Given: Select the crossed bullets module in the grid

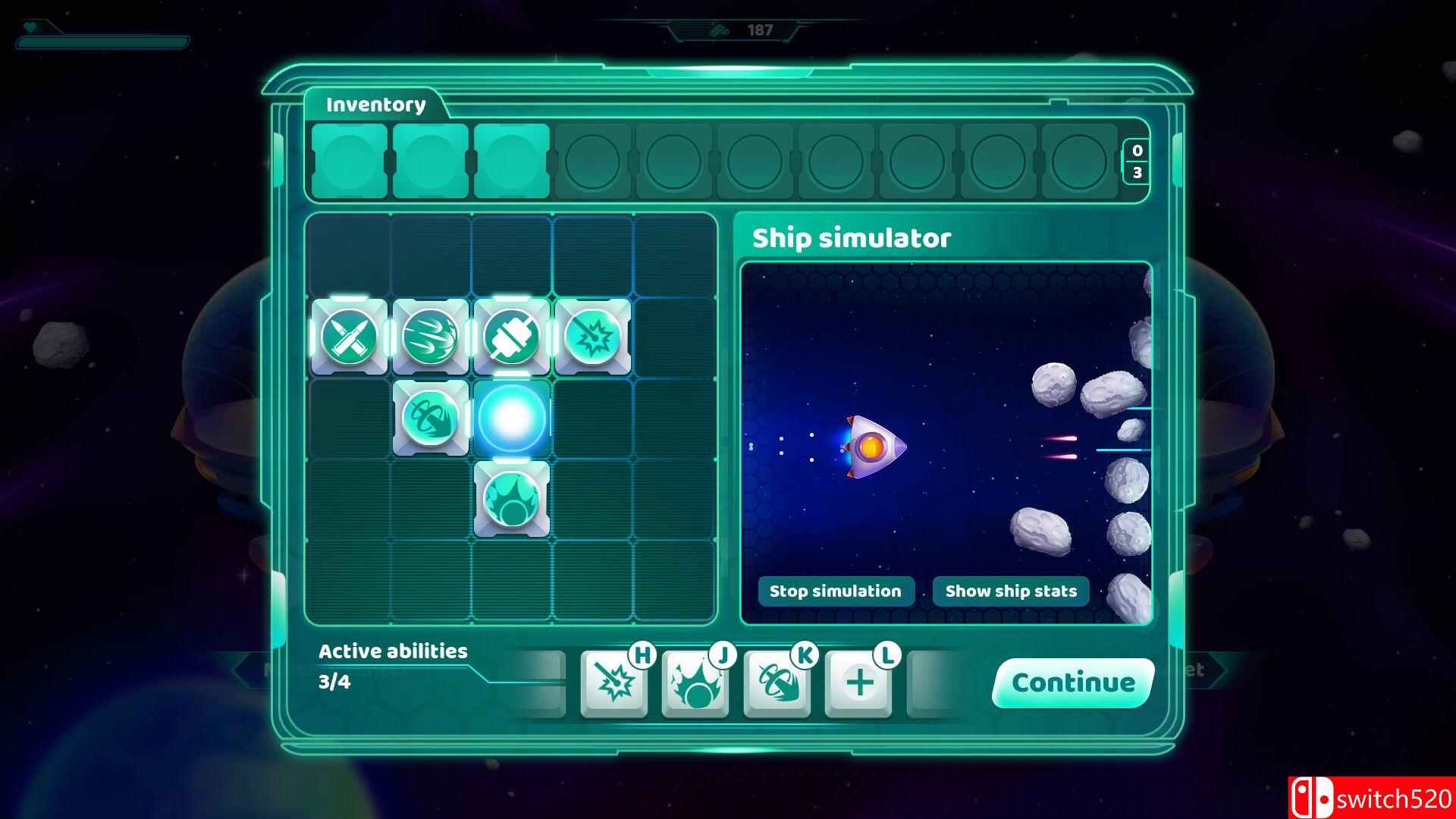Looking at the screenshot, I should pos(350,336).
